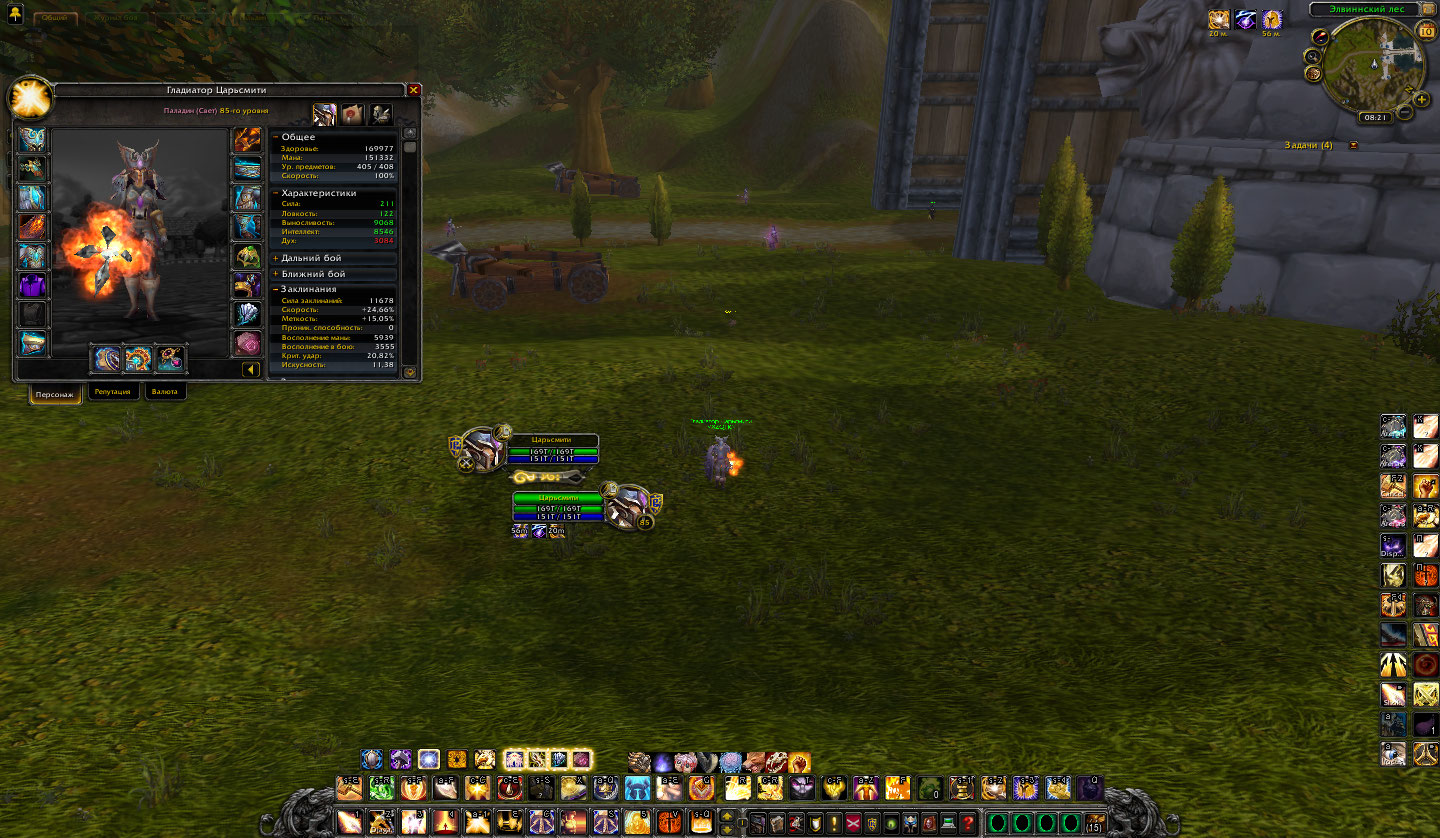Select the purple shirt equipment slot
Screen dimensions: 1440x838
click(32, 285)
